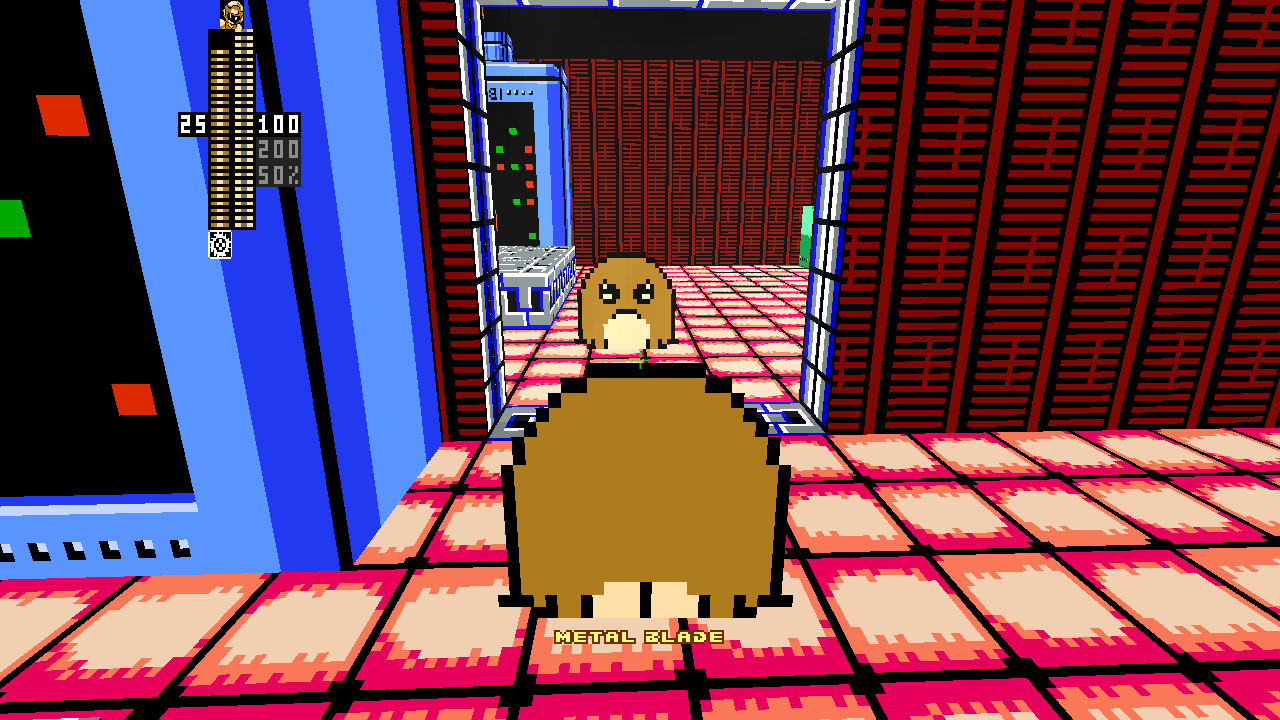1280x720 pixels.
Task: Toggle the green light on the computer console
Action: [512, 131]
